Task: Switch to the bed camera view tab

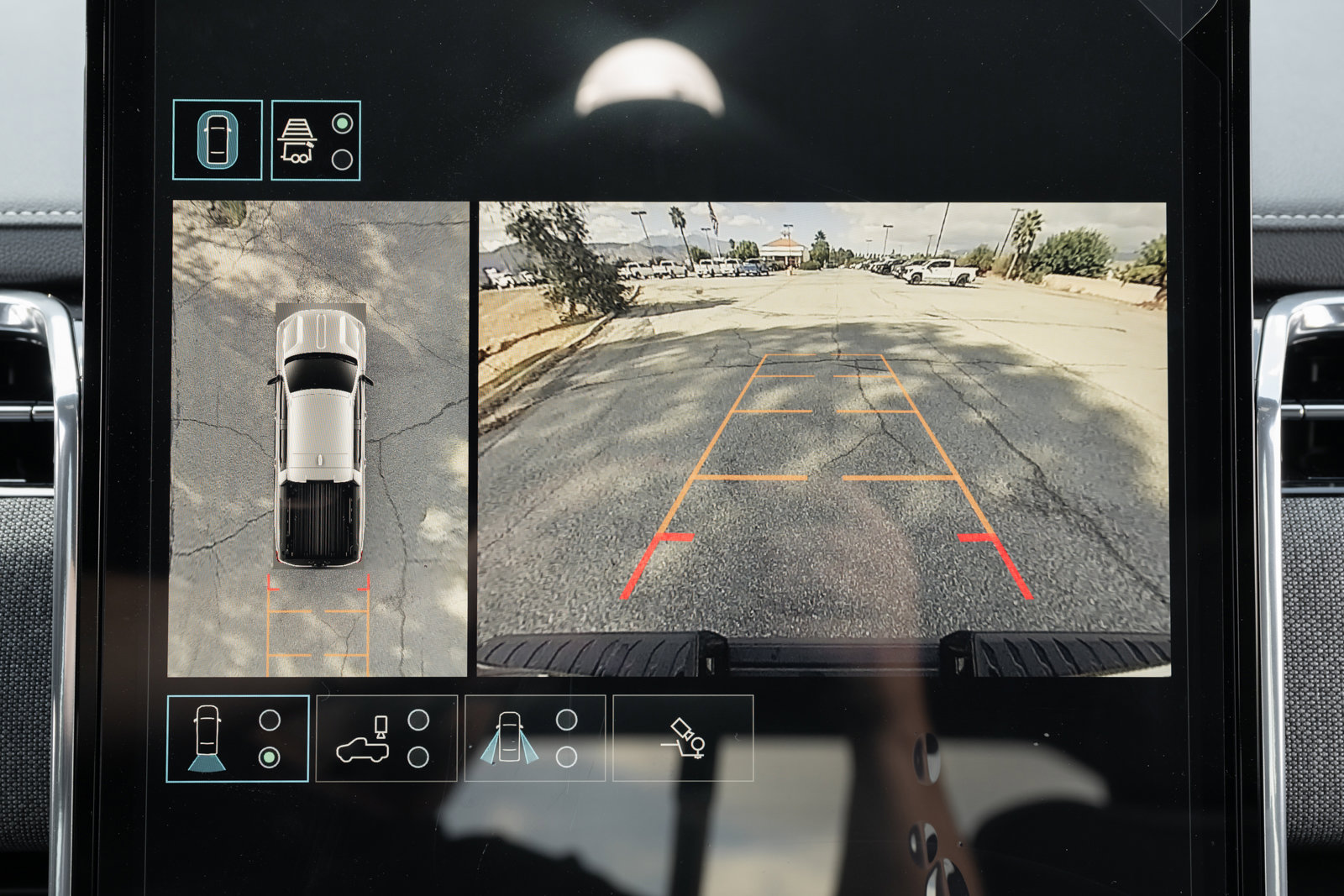Action: click(x=386, y=736)
